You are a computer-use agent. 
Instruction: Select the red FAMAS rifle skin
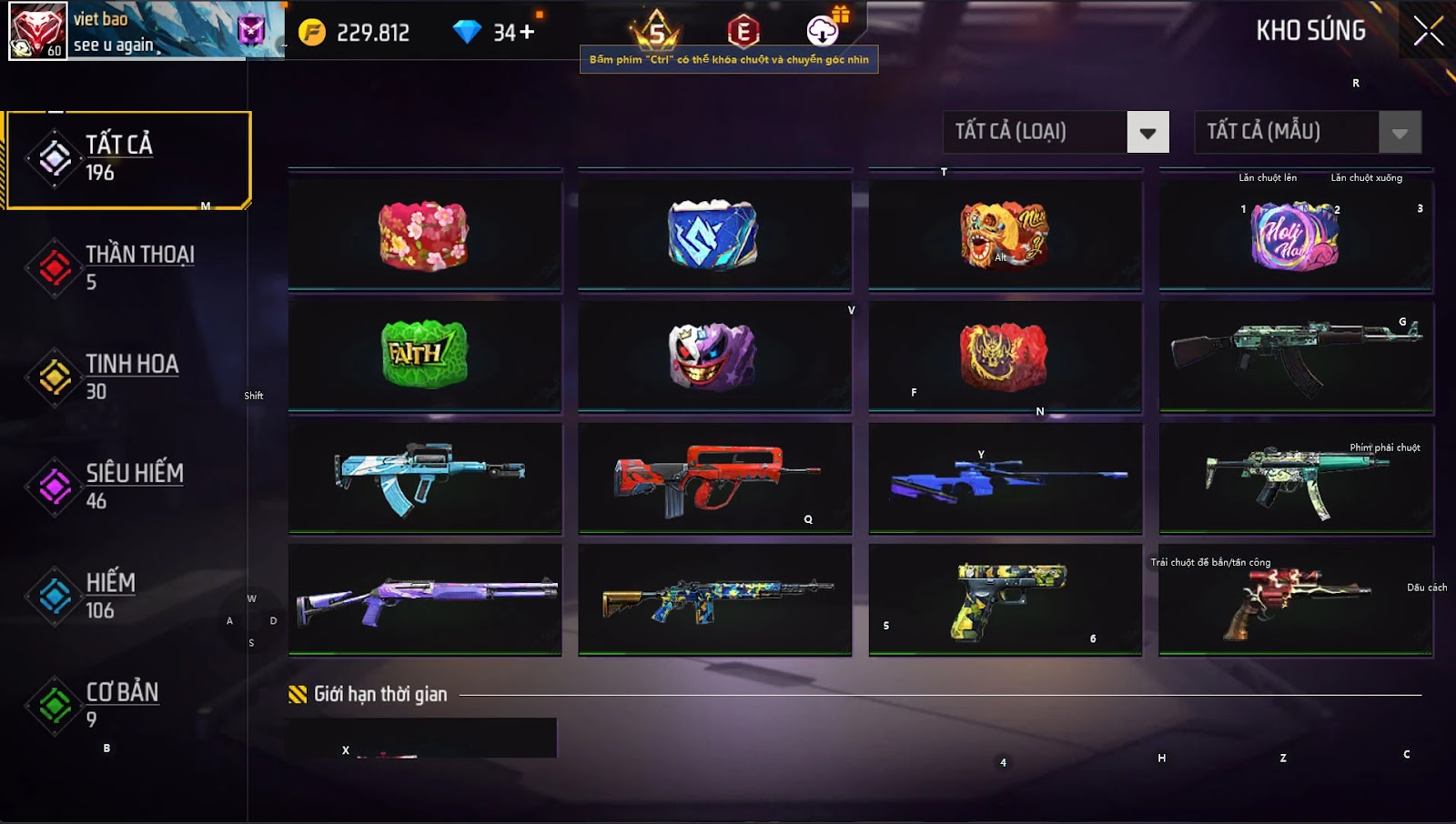pos(714,477)
